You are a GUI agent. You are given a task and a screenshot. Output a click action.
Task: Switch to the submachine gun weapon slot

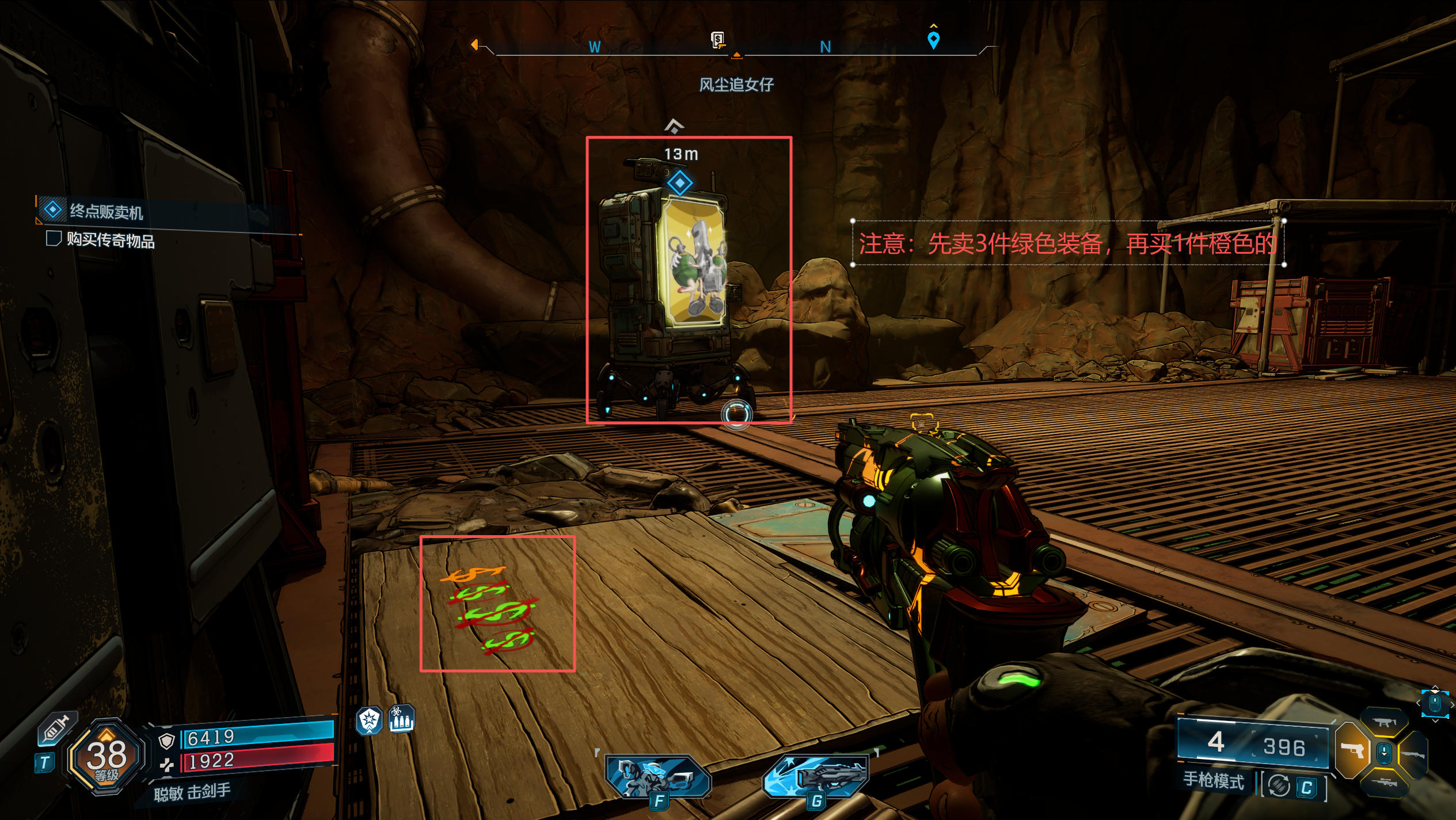tap(1383, 722)
